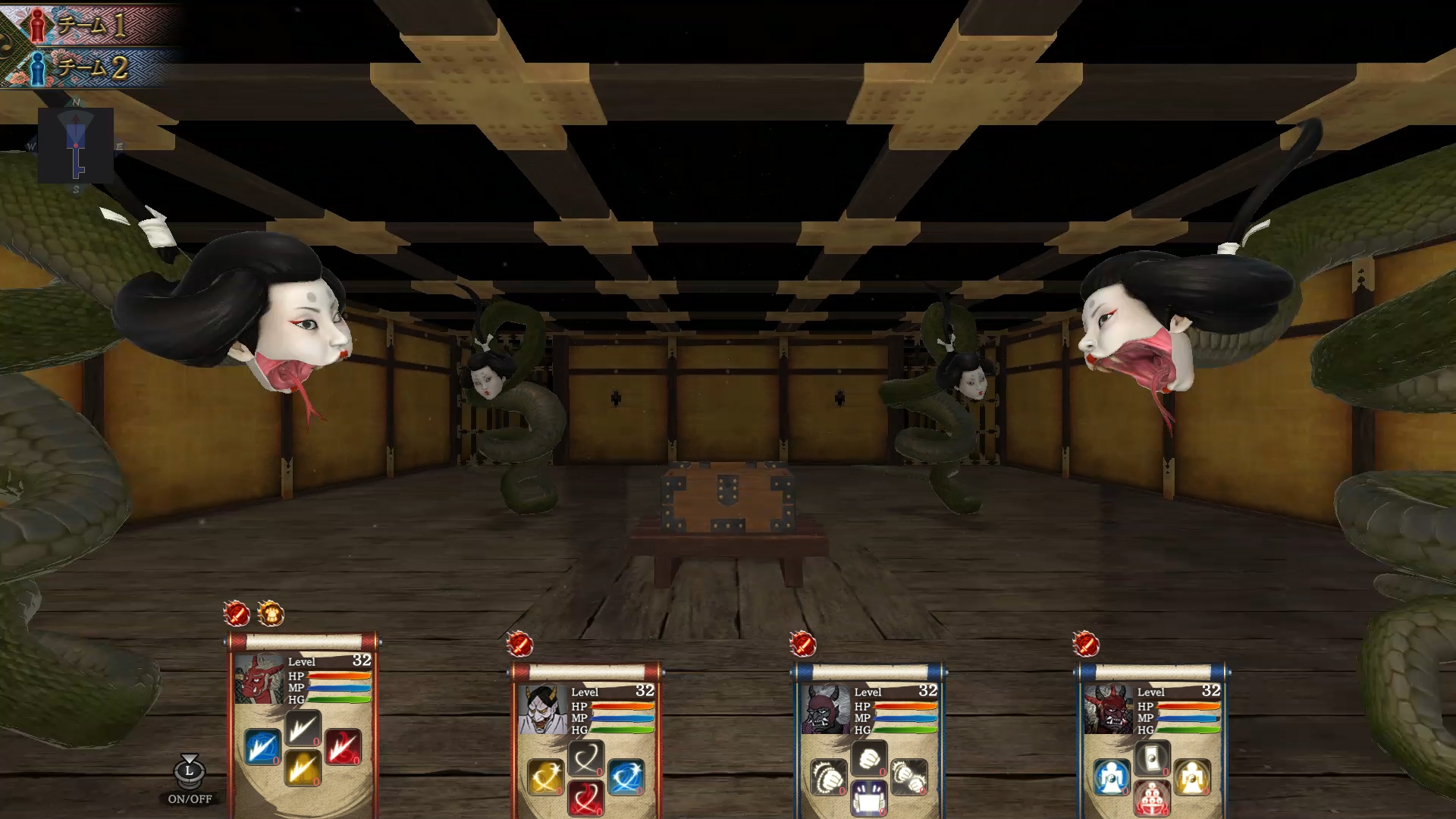Image resolution: width=1456 pixels, height=819 pixels.
Task: Collapse the rightmost blue character panel
Action: click(1153, 670)
